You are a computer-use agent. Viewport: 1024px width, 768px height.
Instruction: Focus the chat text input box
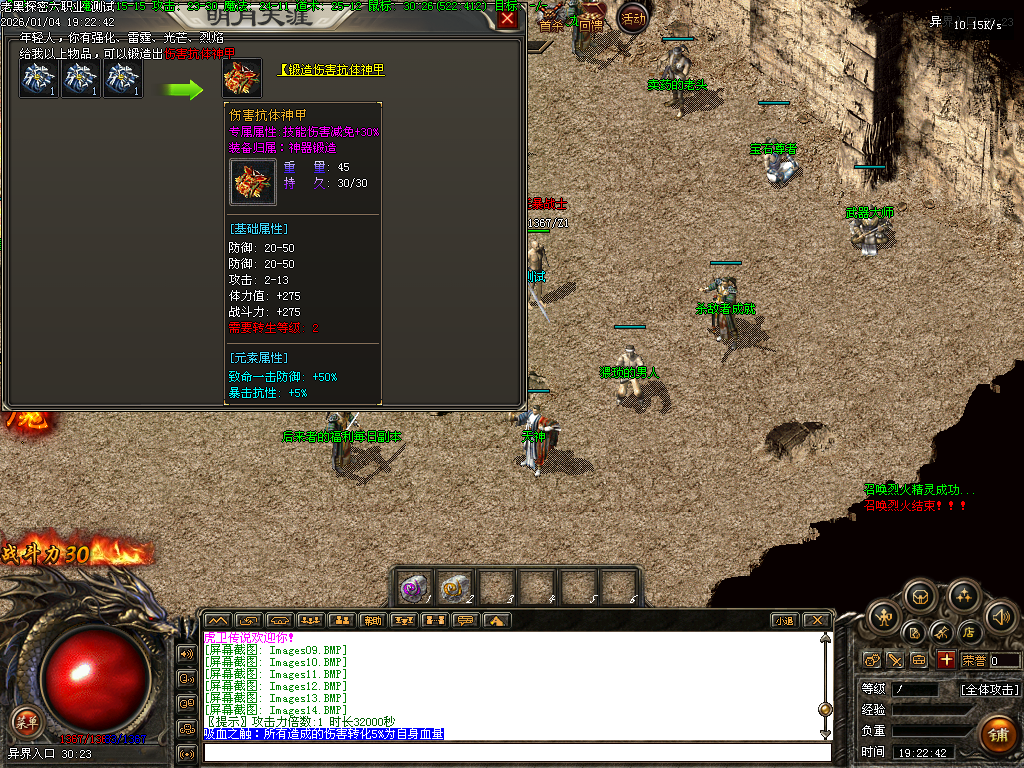515,752
